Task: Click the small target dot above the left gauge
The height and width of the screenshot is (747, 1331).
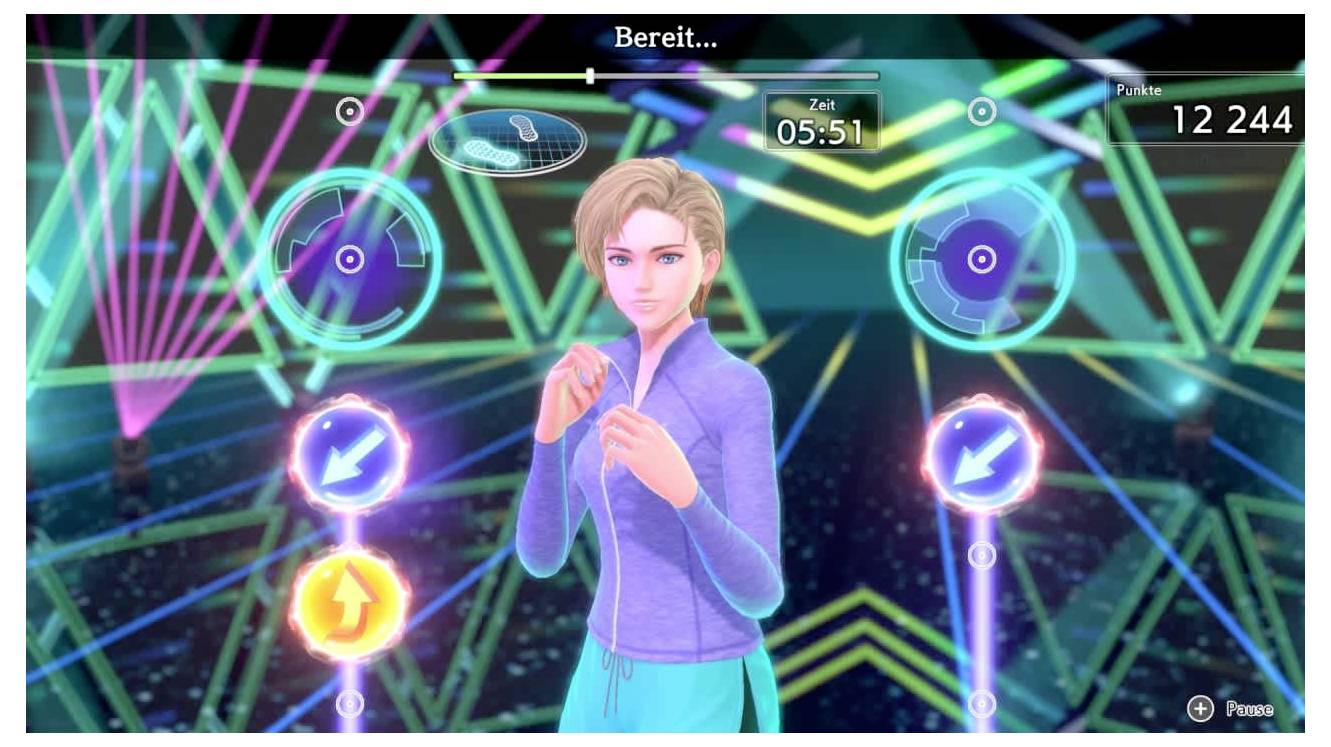Action: 348,113
